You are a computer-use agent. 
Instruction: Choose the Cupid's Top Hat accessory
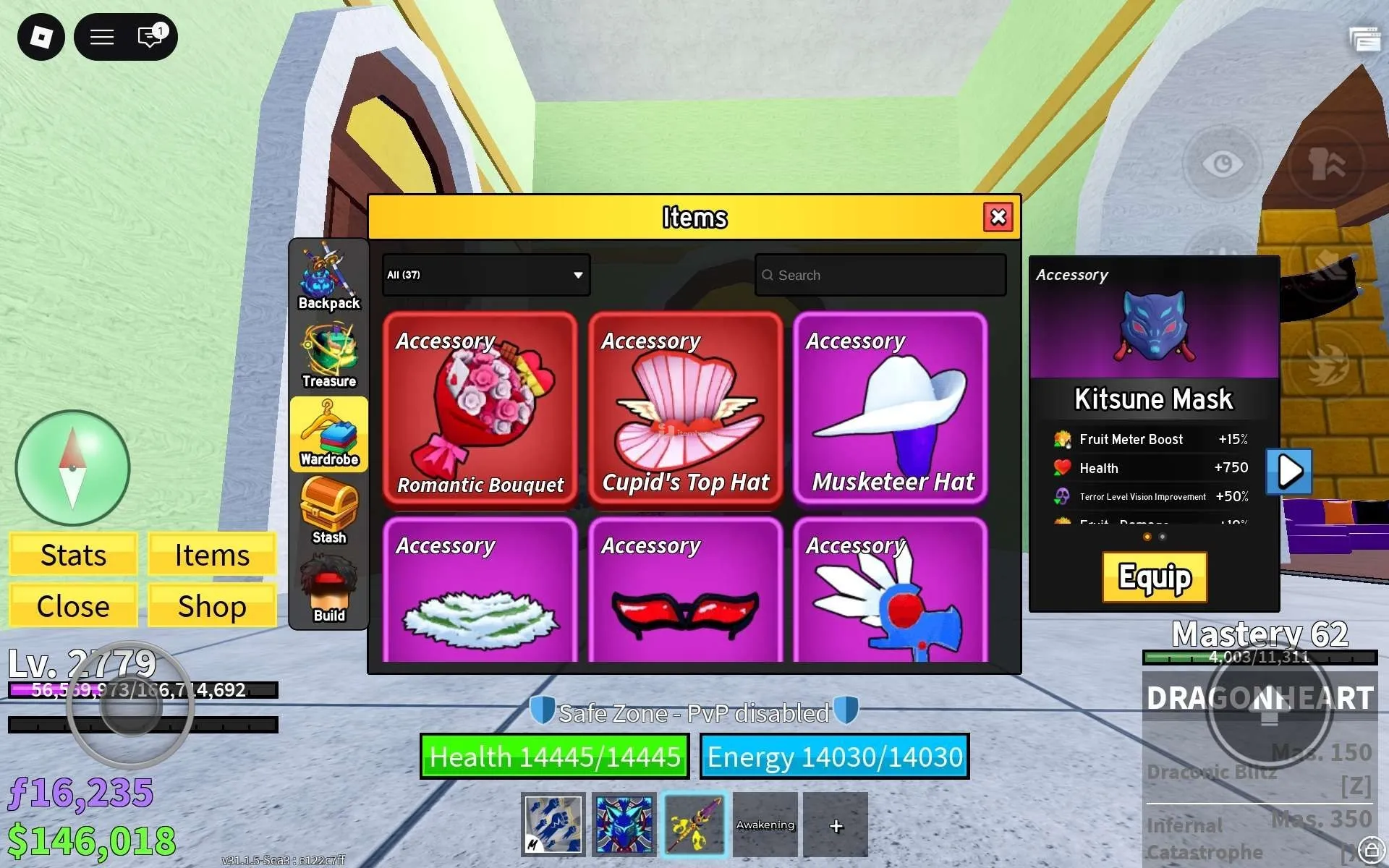[686, 408]
